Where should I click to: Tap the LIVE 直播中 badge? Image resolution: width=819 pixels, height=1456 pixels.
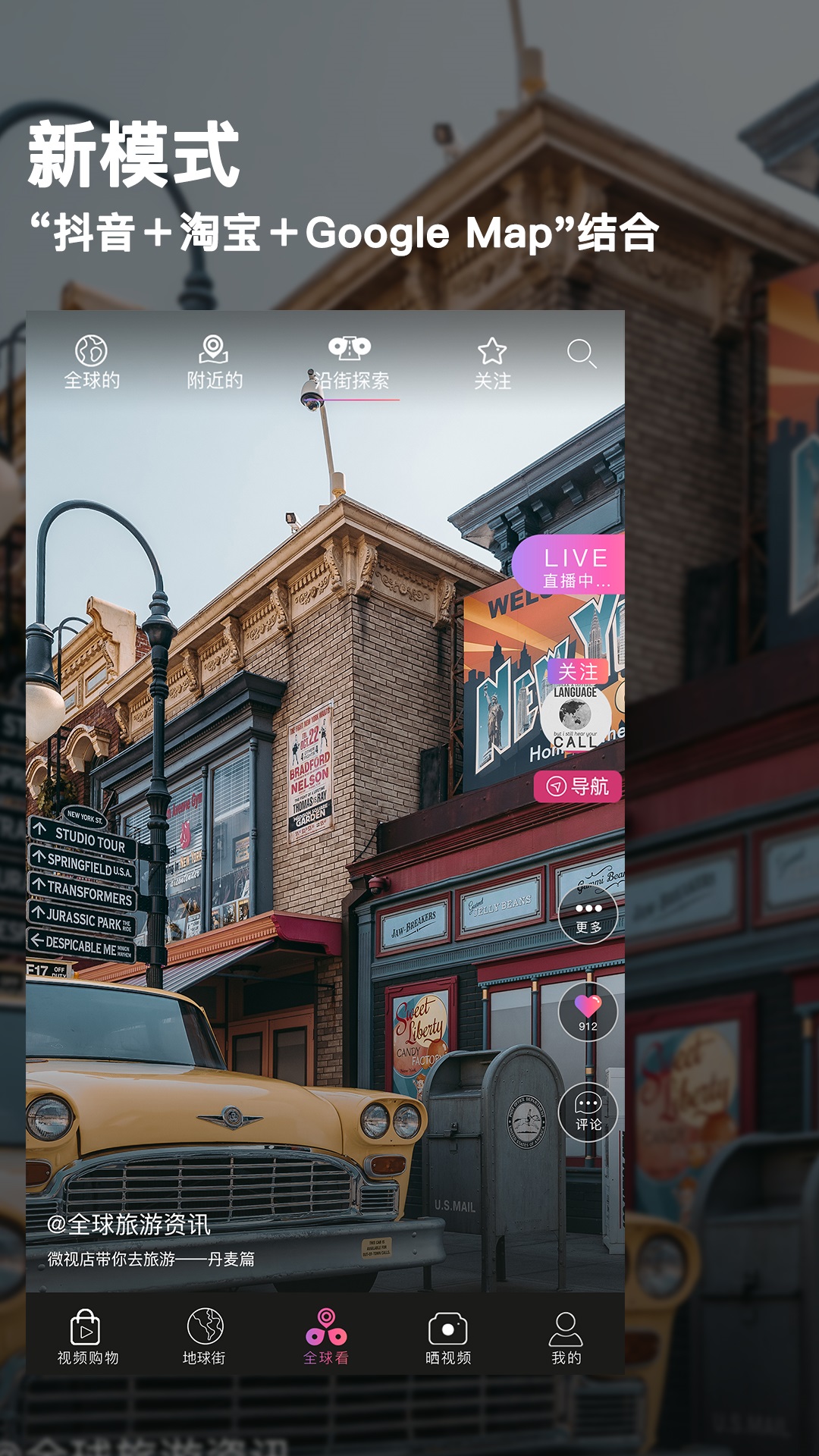point(573,566)
